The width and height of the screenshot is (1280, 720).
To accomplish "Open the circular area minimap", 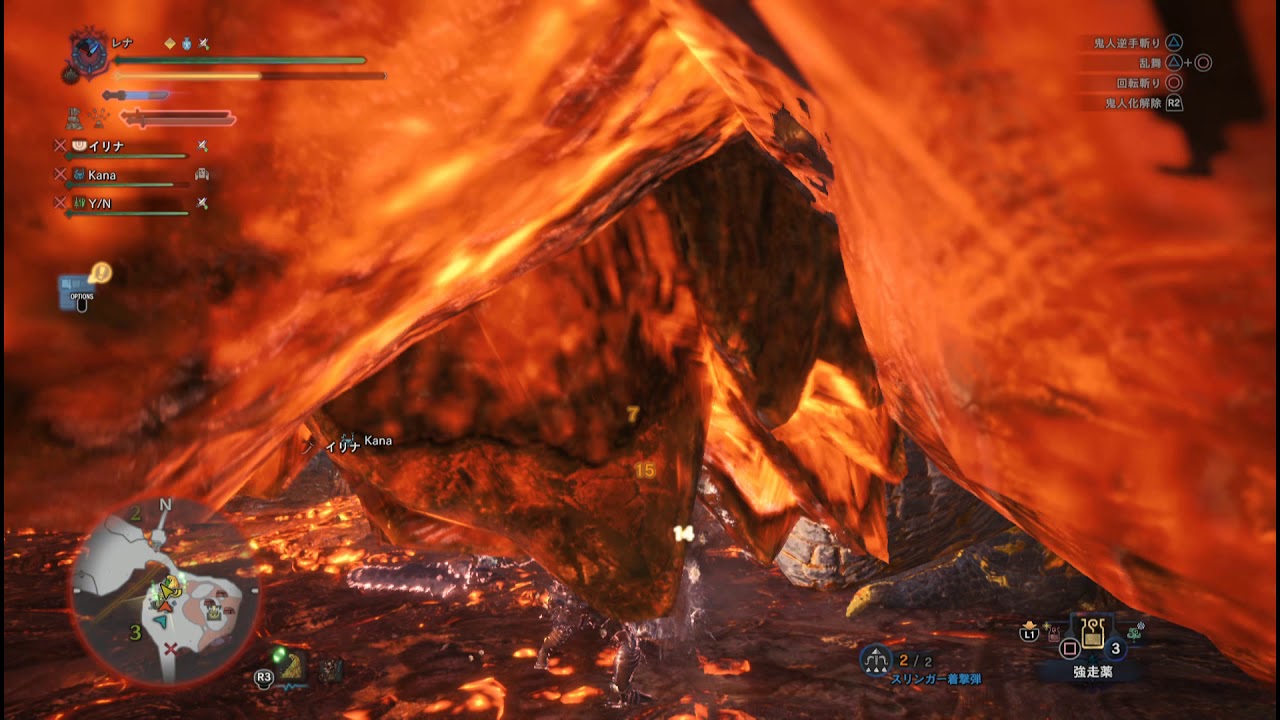I will click(164, 592).
